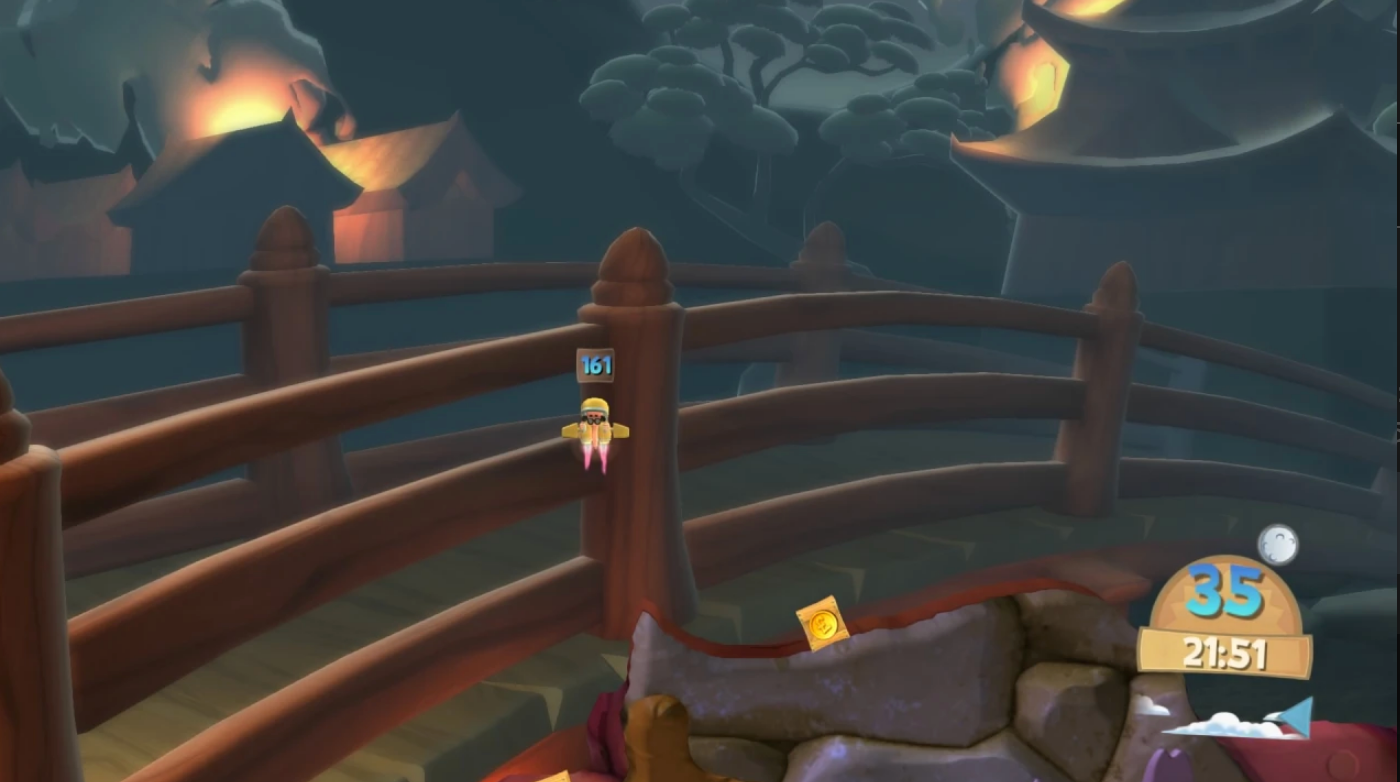This screenshot has width=1400, height=782.
Task: Select the health value 161 above the worm
Action: tap(595, 365)
